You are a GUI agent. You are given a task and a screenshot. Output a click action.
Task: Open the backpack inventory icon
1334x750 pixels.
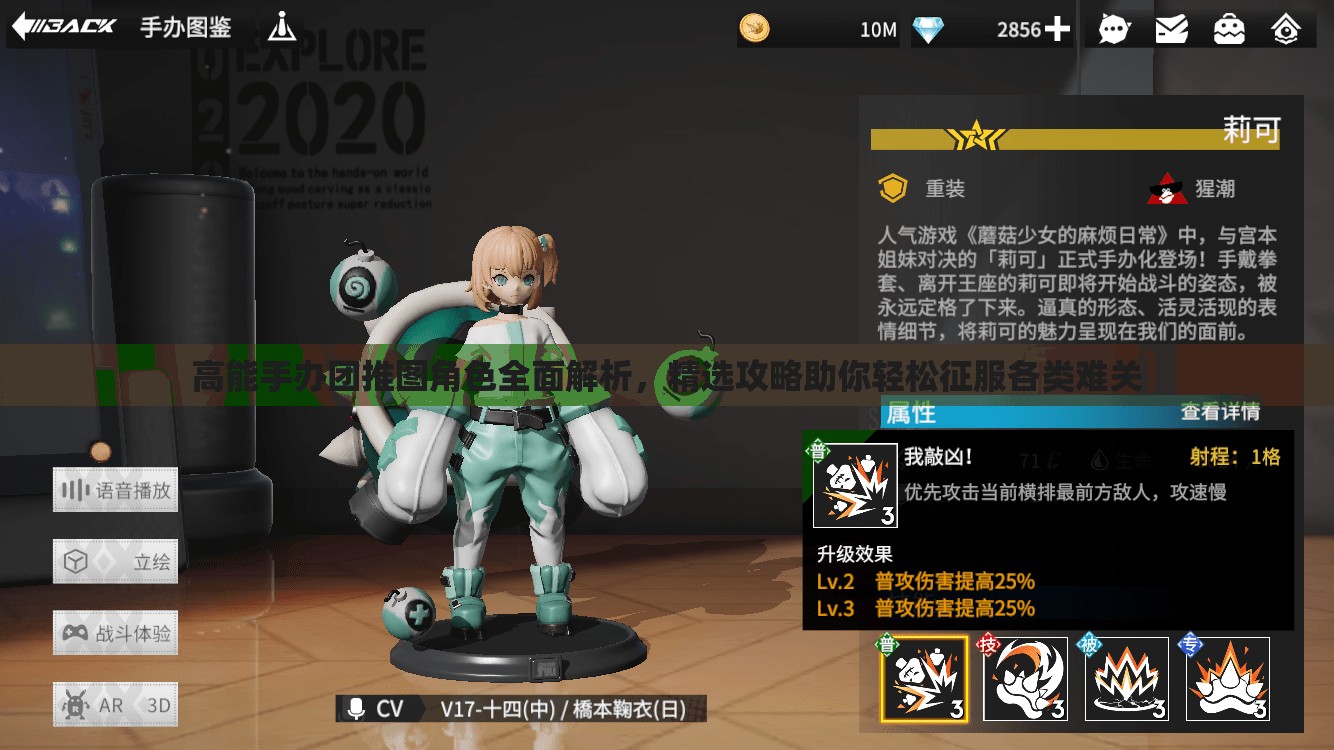(x=1229, y=29)
